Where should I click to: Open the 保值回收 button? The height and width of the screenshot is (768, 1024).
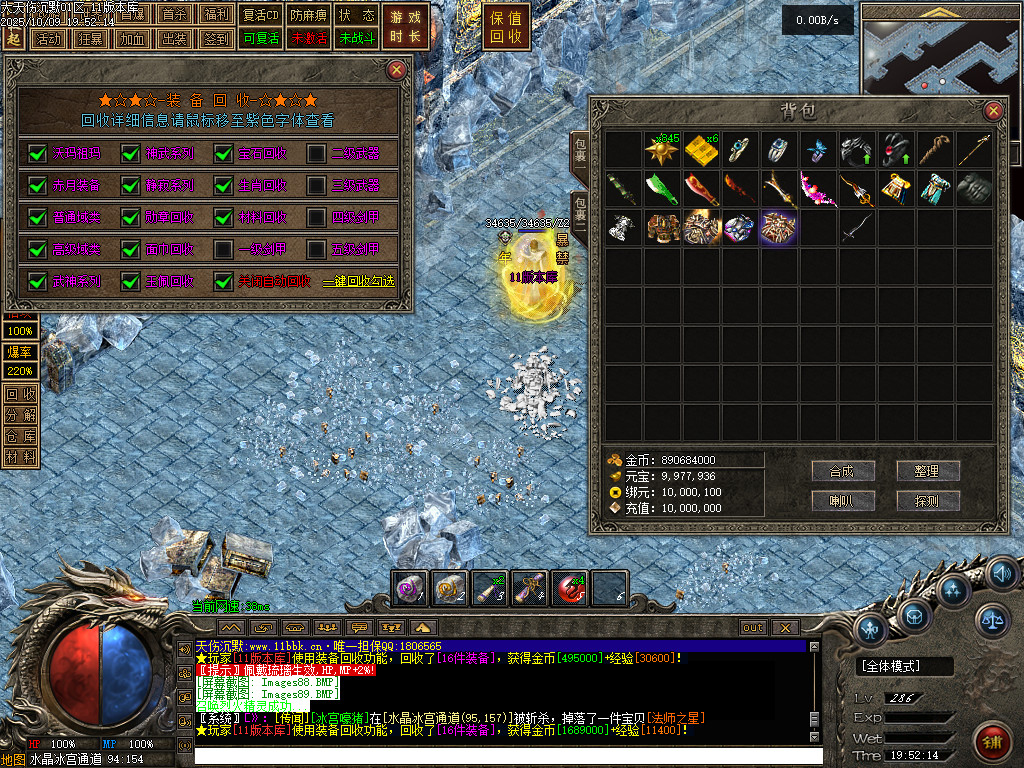pyautogui.click(x=506, y=27)
